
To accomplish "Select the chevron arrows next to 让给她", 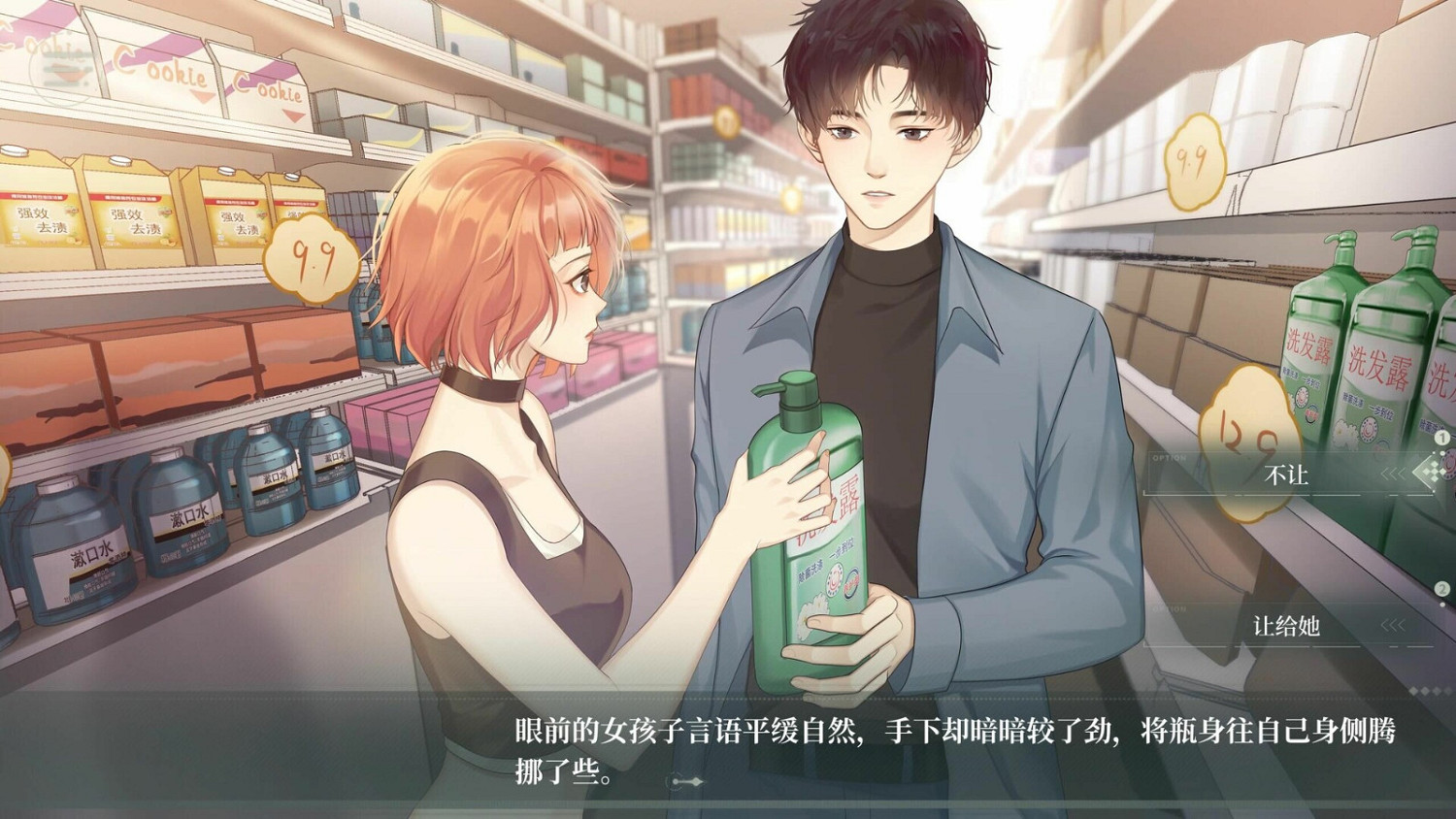I will tap(1393, 624).
